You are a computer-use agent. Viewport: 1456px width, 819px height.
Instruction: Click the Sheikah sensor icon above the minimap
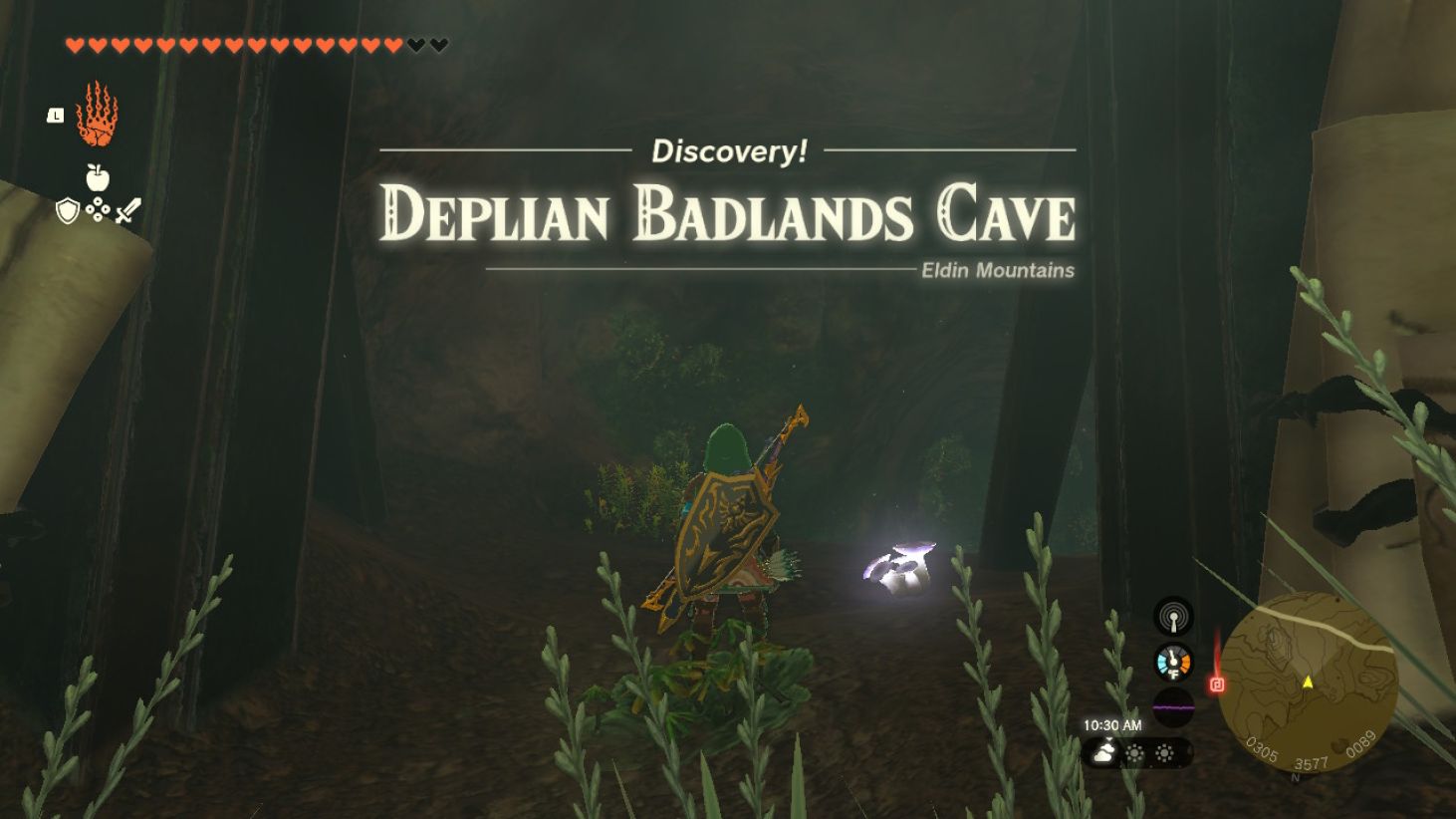[x=1172, y=616]
